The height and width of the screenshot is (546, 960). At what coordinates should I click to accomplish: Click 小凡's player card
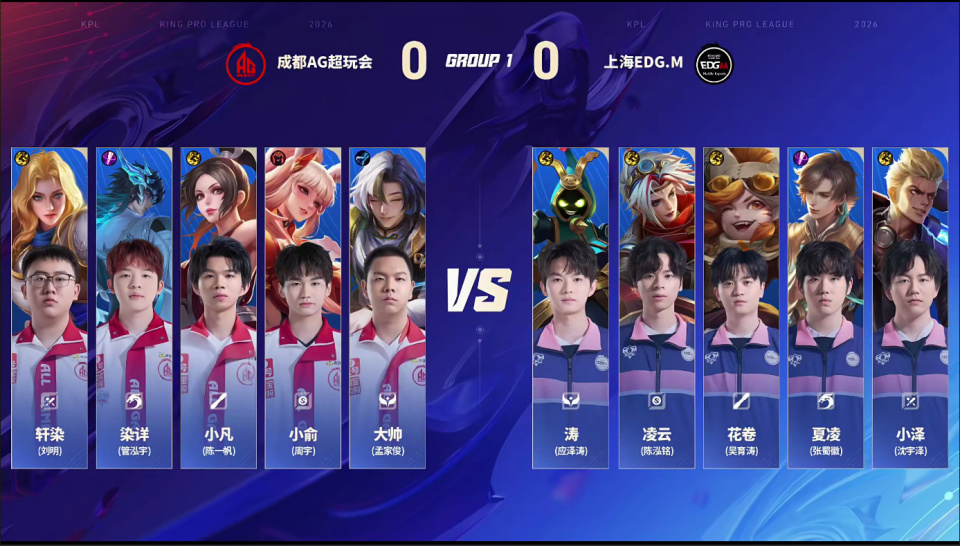[218, 308]
